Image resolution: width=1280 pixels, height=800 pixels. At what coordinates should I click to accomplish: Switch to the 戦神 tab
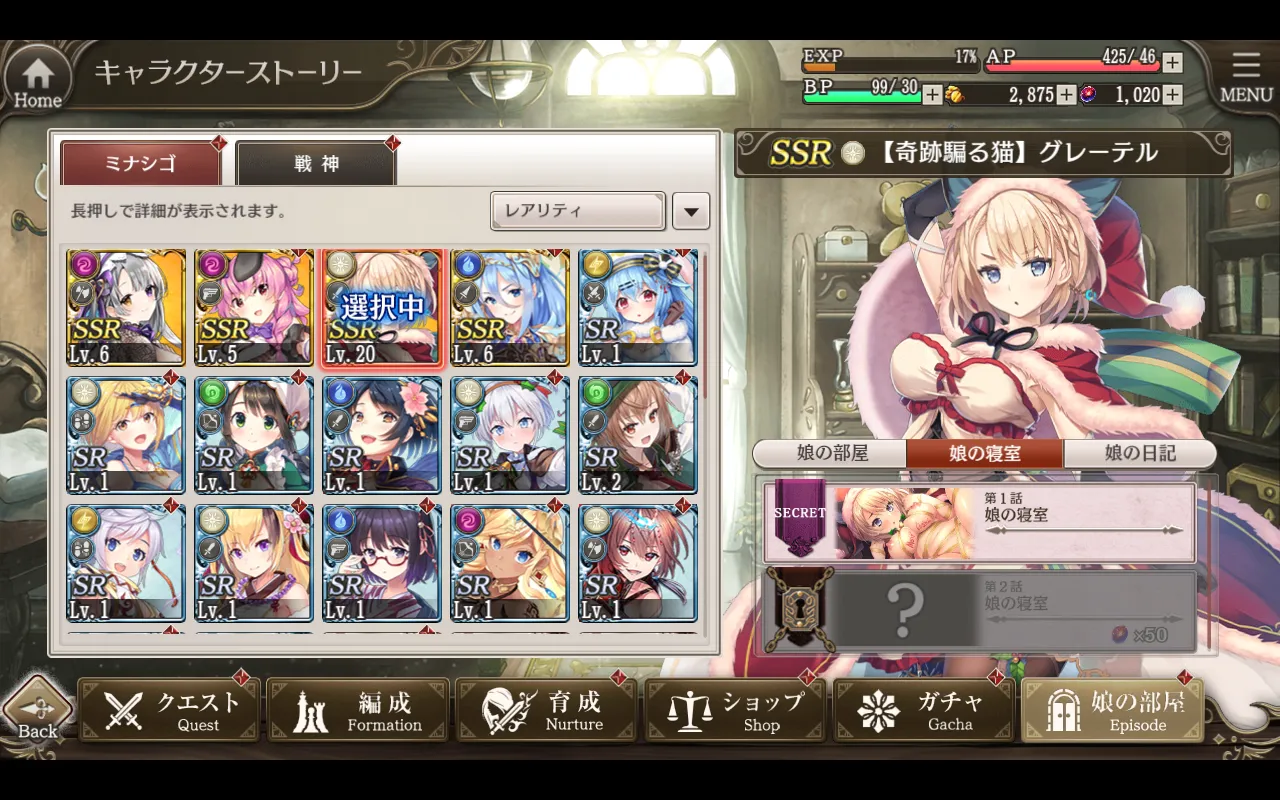[x=316, y=163]
